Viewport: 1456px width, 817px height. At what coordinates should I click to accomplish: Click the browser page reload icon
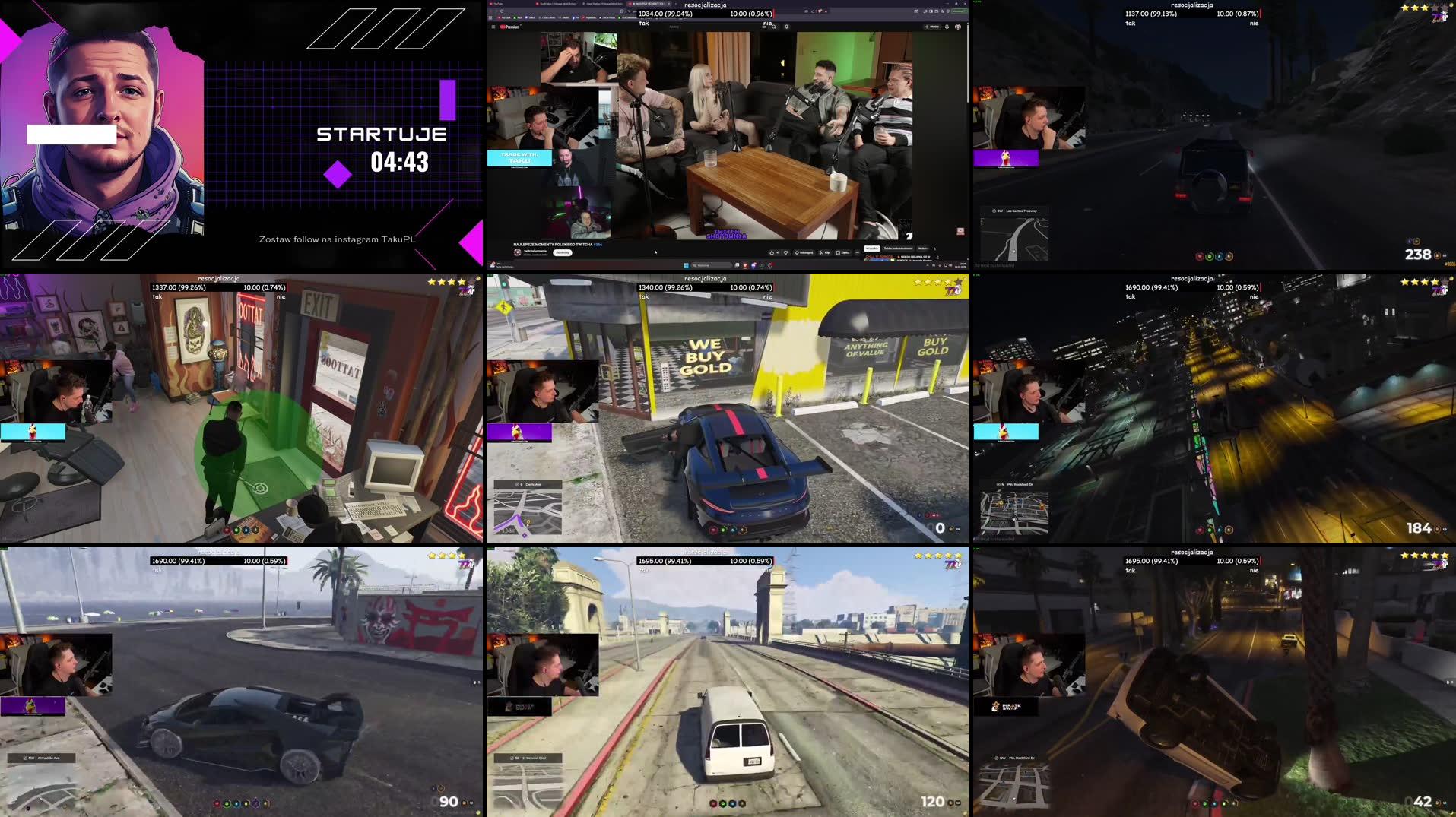click(x=502, y=11)
